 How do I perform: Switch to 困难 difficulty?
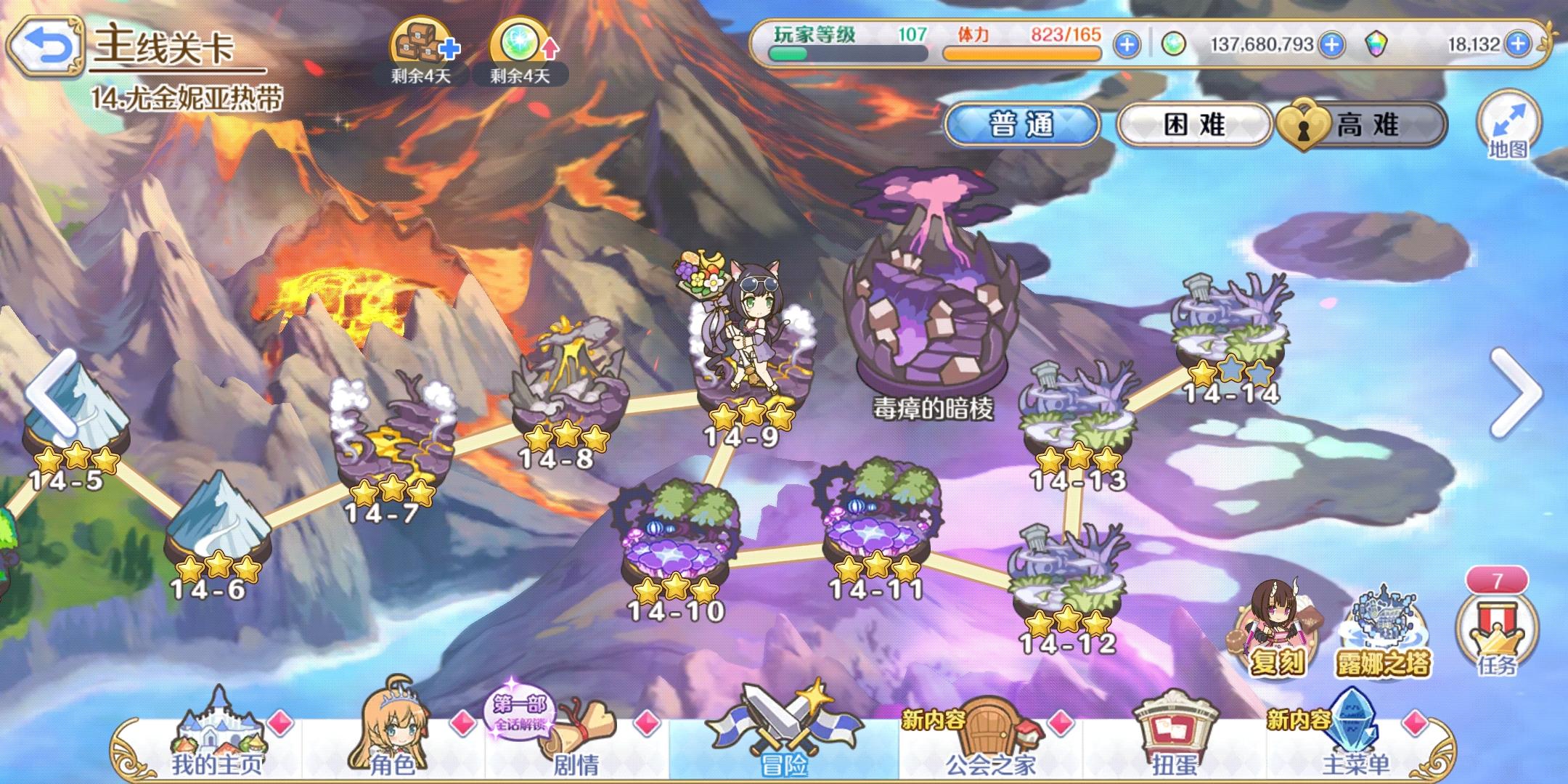(x=1194, y=123)
